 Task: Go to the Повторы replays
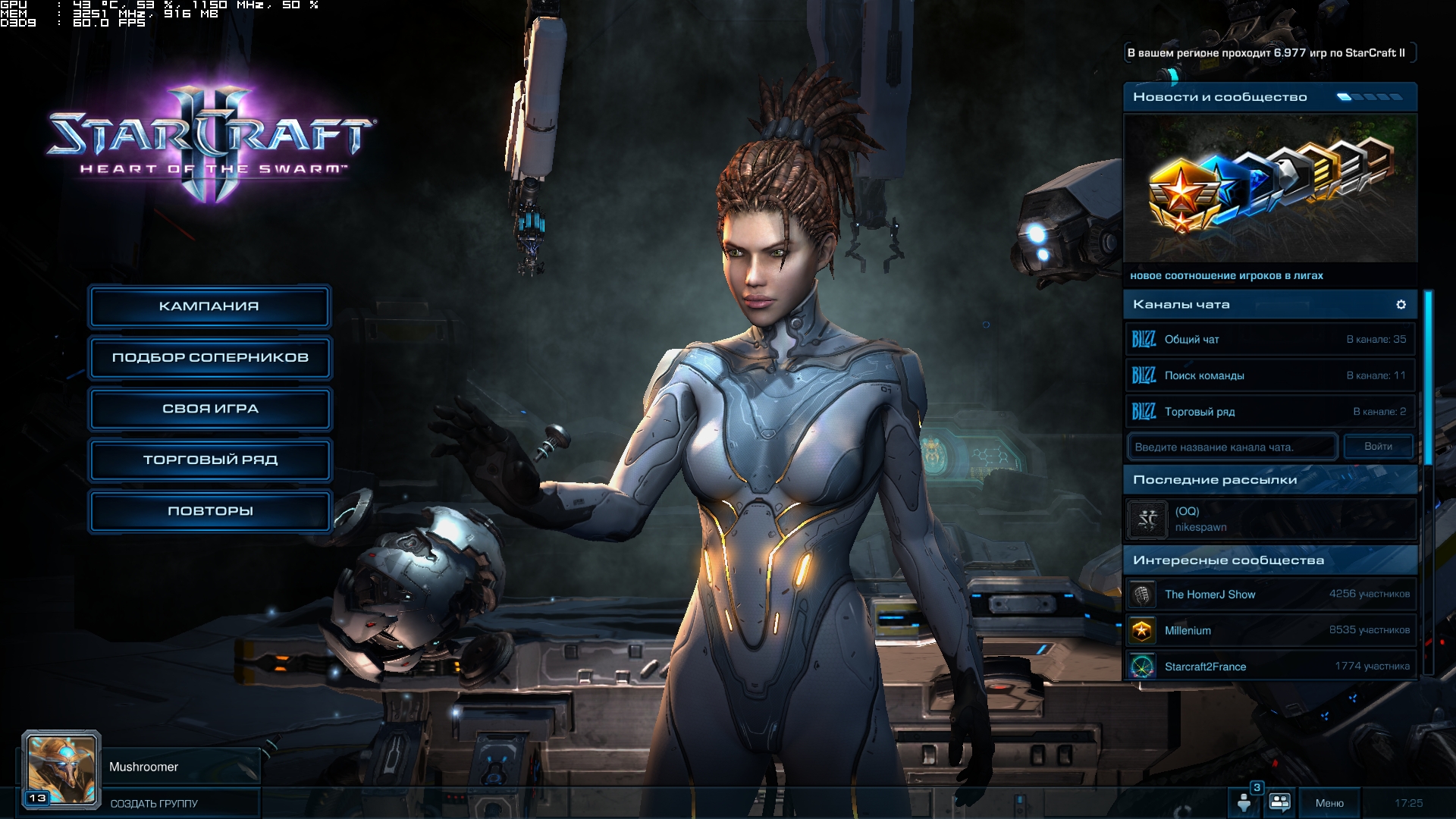click(210, 511)
